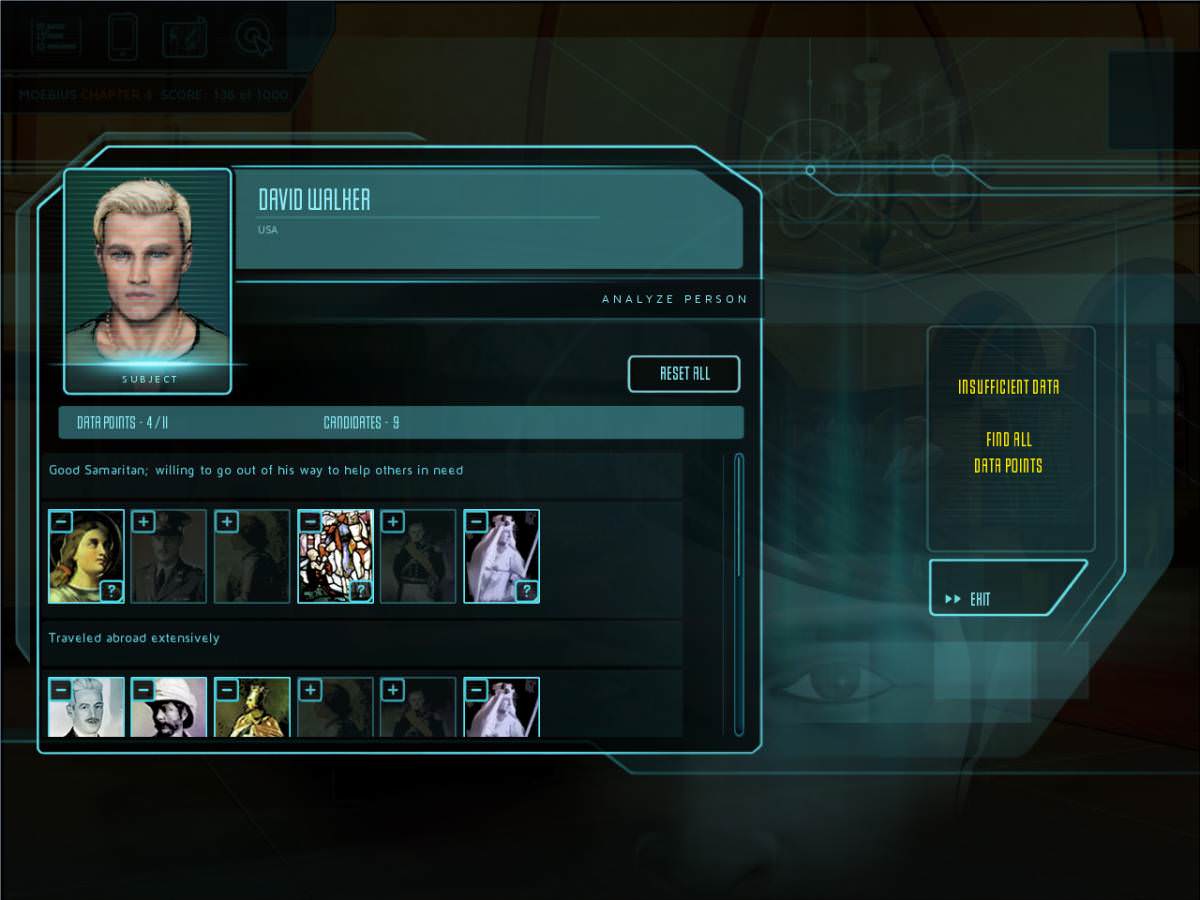This screenshot has height=900, width=1200.
Task: Pick the crowned king candidate portrait
Action: (252, 710)
